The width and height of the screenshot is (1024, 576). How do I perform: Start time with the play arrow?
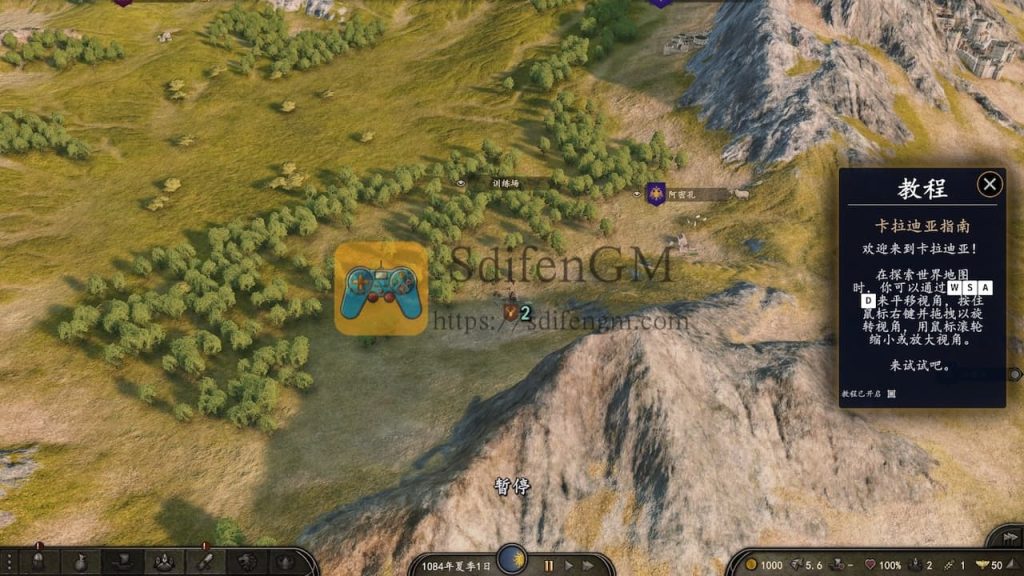click(568, 566)
